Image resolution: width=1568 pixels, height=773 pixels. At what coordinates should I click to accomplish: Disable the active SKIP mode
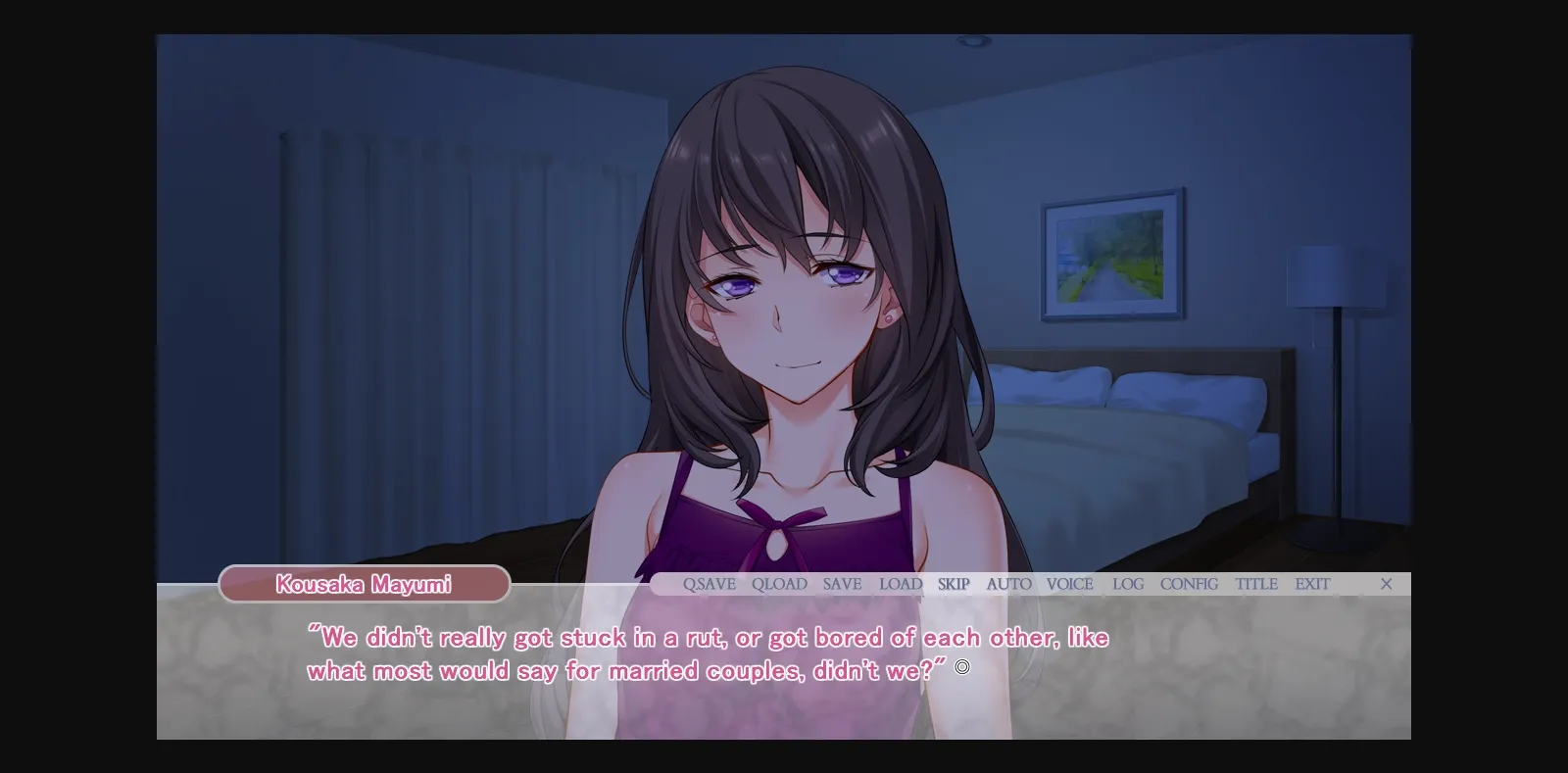click(x=953, y=584)
